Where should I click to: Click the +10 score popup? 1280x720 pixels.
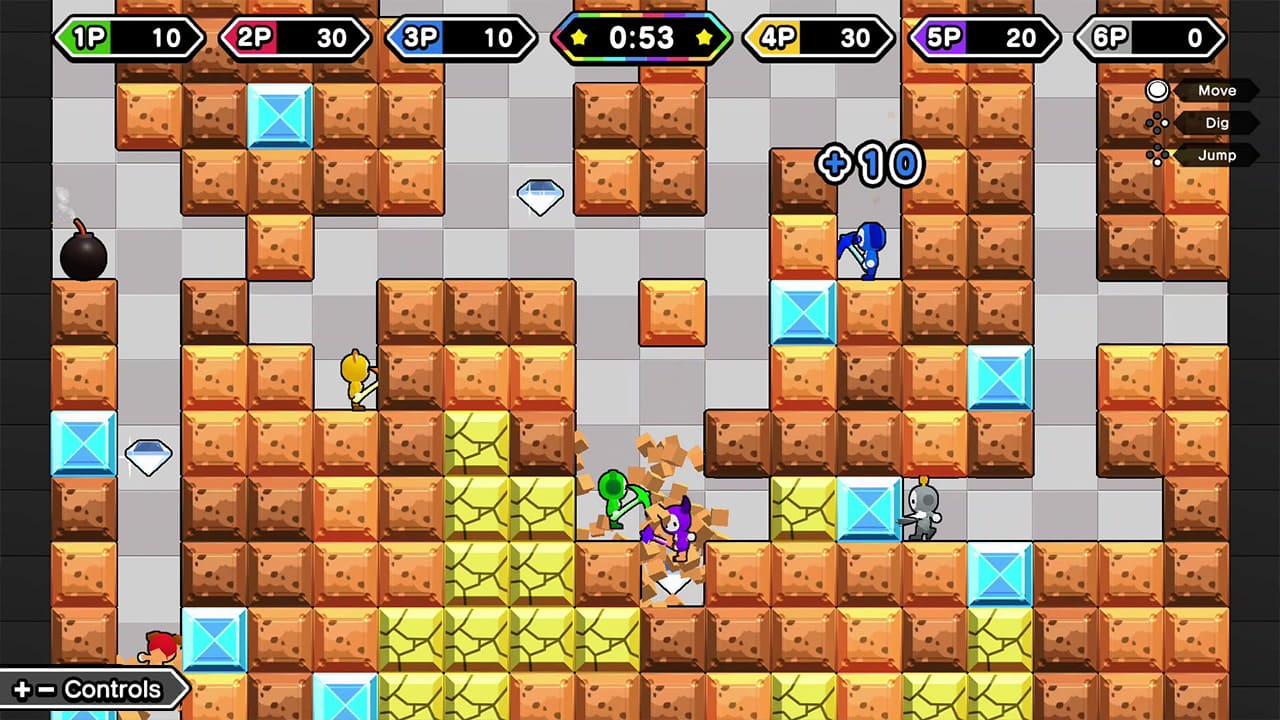[x=869, y=163]
